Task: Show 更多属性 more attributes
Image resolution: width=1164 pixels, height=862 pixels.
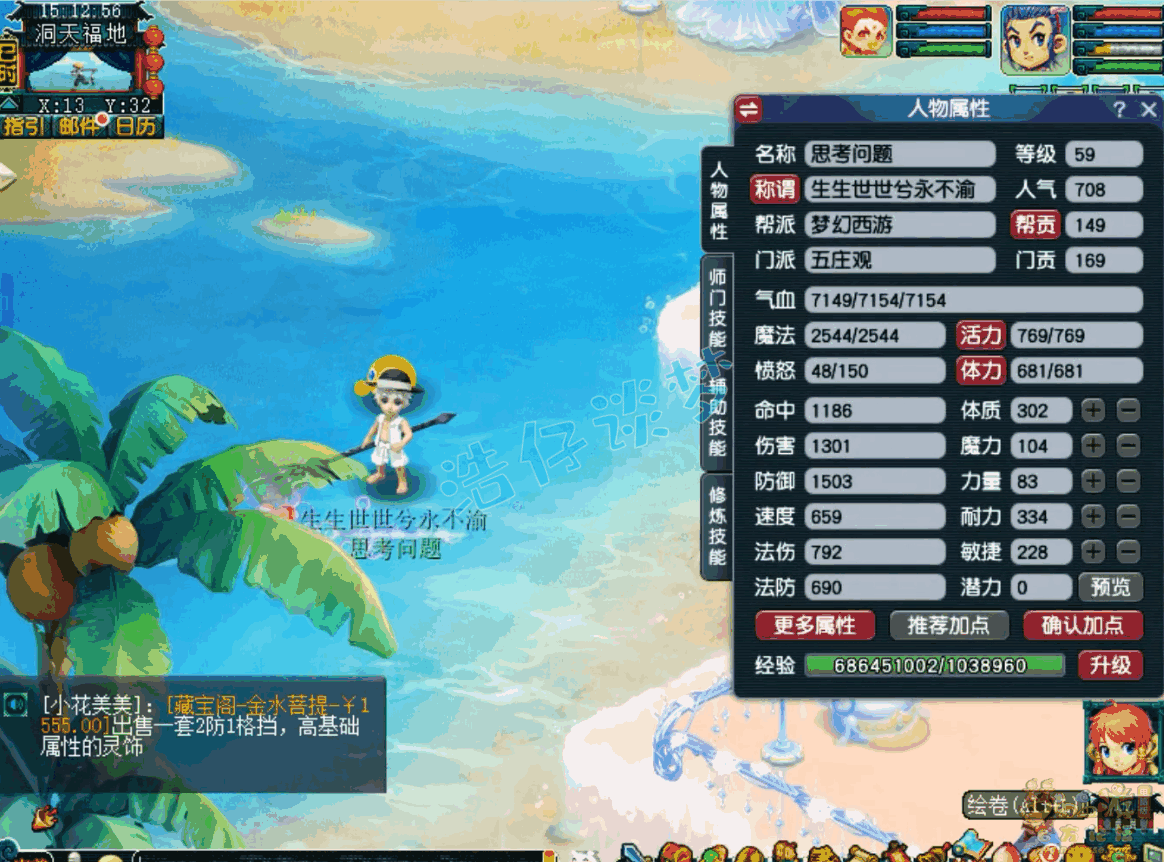Action: pyautogui.click(x=814, y=626)
